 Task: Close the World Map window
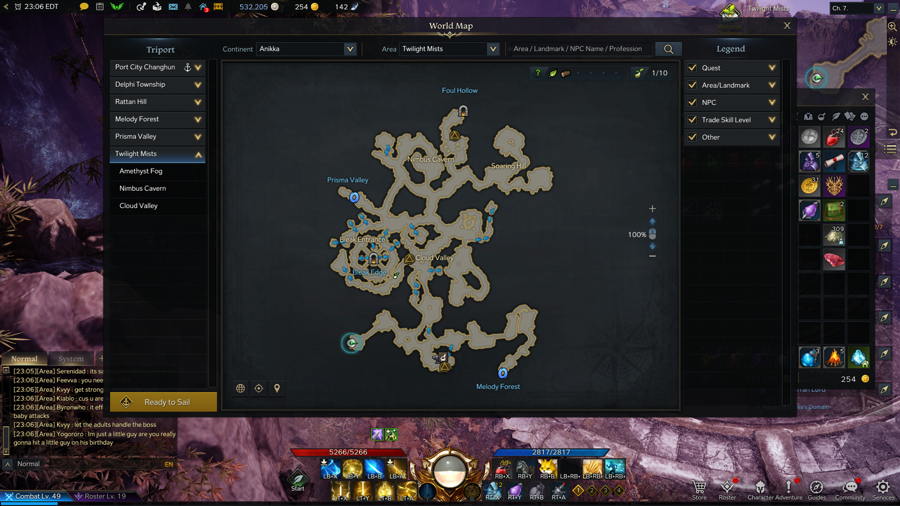tap(787, 26)
